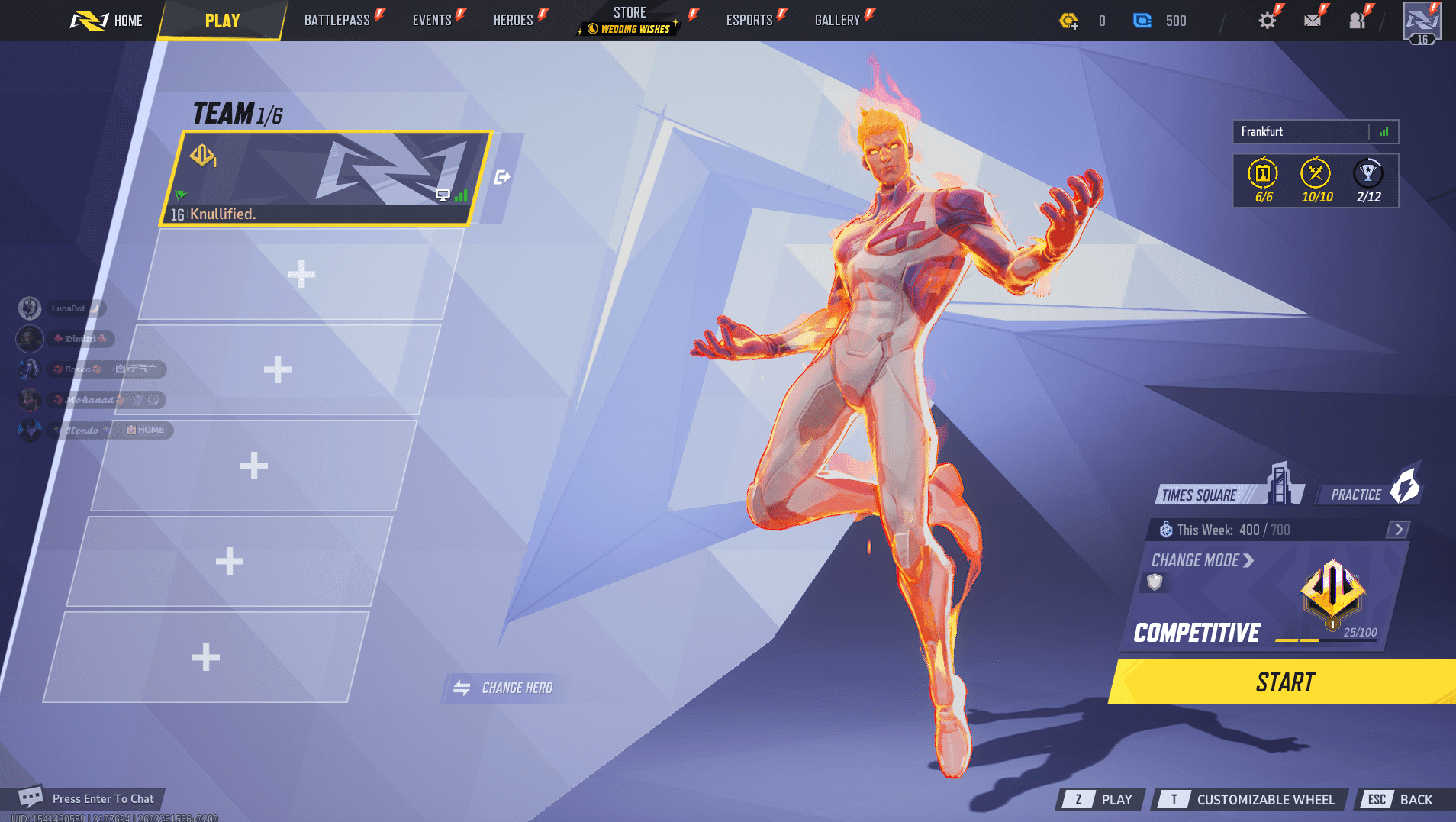Click Change Hero below the character
The width and height of the screenshot is (1456, 822).
[505, 687]
